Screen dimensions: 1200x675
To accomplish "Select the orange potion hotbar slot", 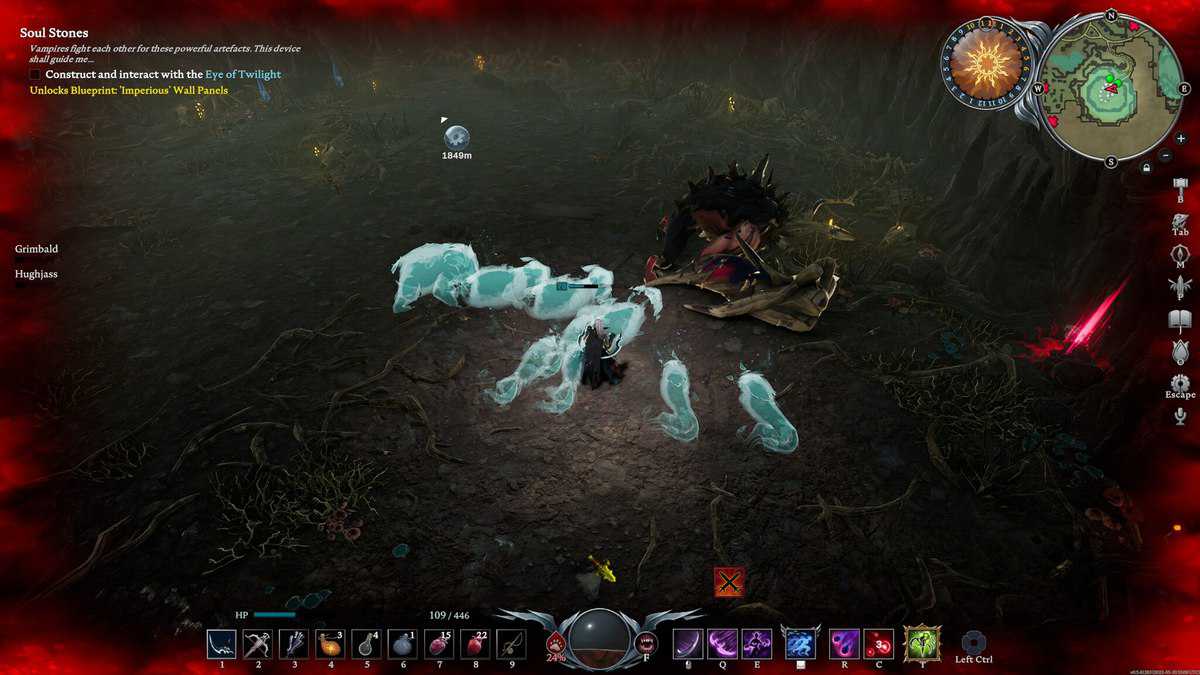I will (330, 643).
